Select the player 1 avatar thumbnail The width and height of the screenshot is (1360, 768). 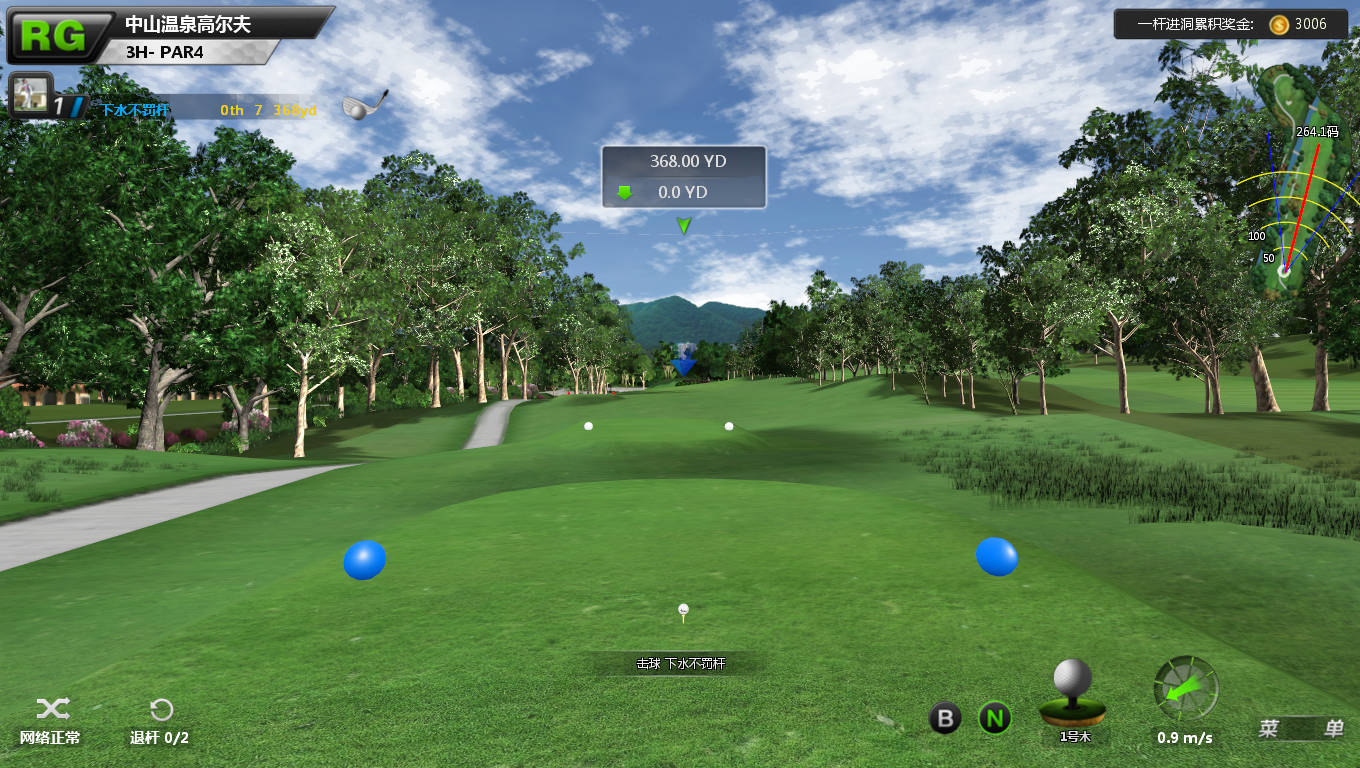(x=30, y=95)
